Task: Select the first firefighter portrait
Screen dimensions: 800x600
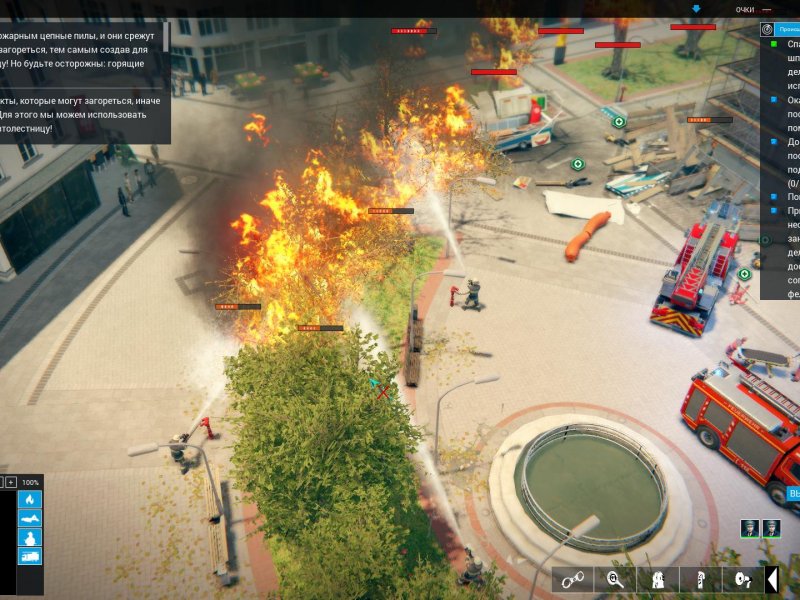Action: 750,528
